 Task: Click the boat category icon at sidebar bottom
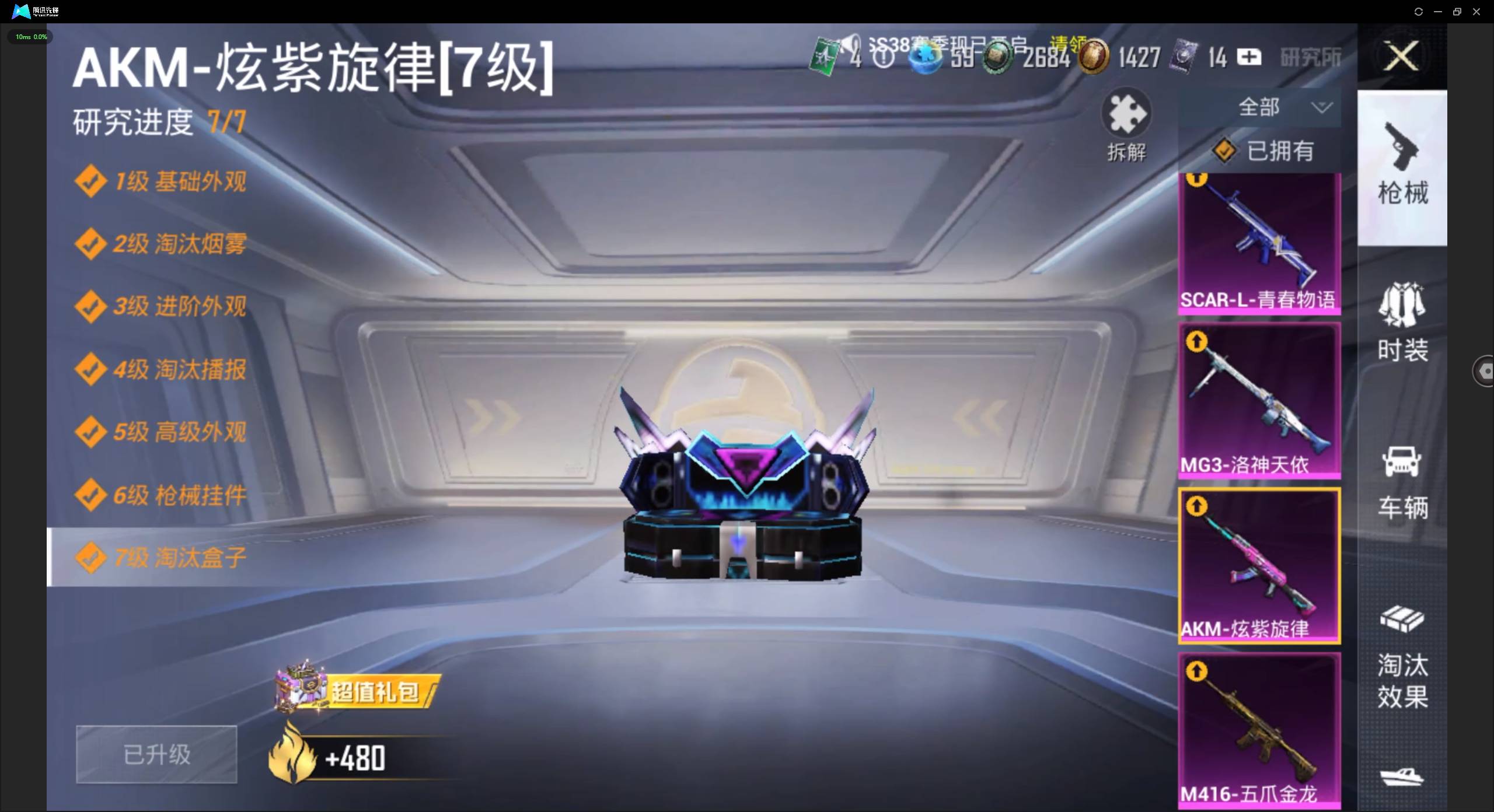point(1403,776)
